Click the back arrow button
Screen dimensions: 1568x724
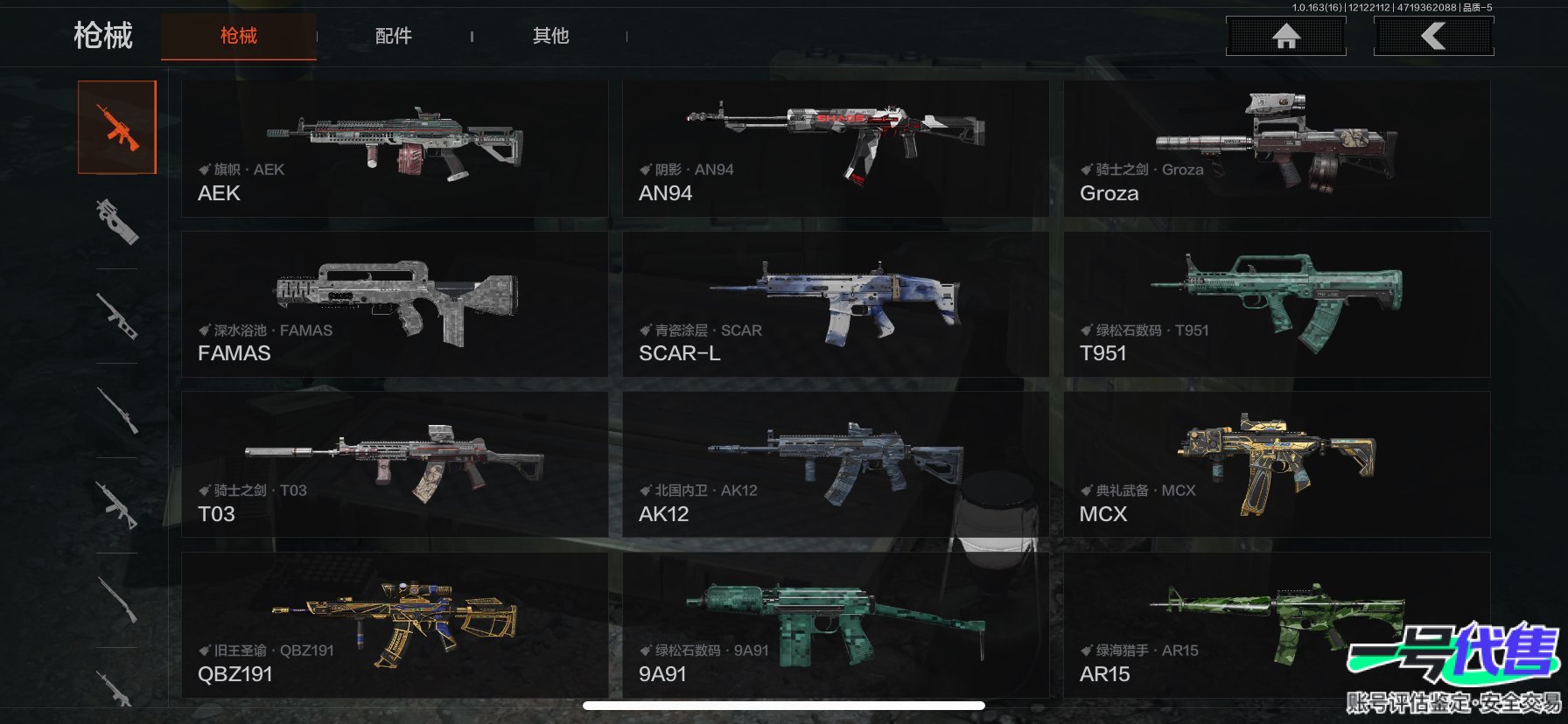[x=1433, y=36]
